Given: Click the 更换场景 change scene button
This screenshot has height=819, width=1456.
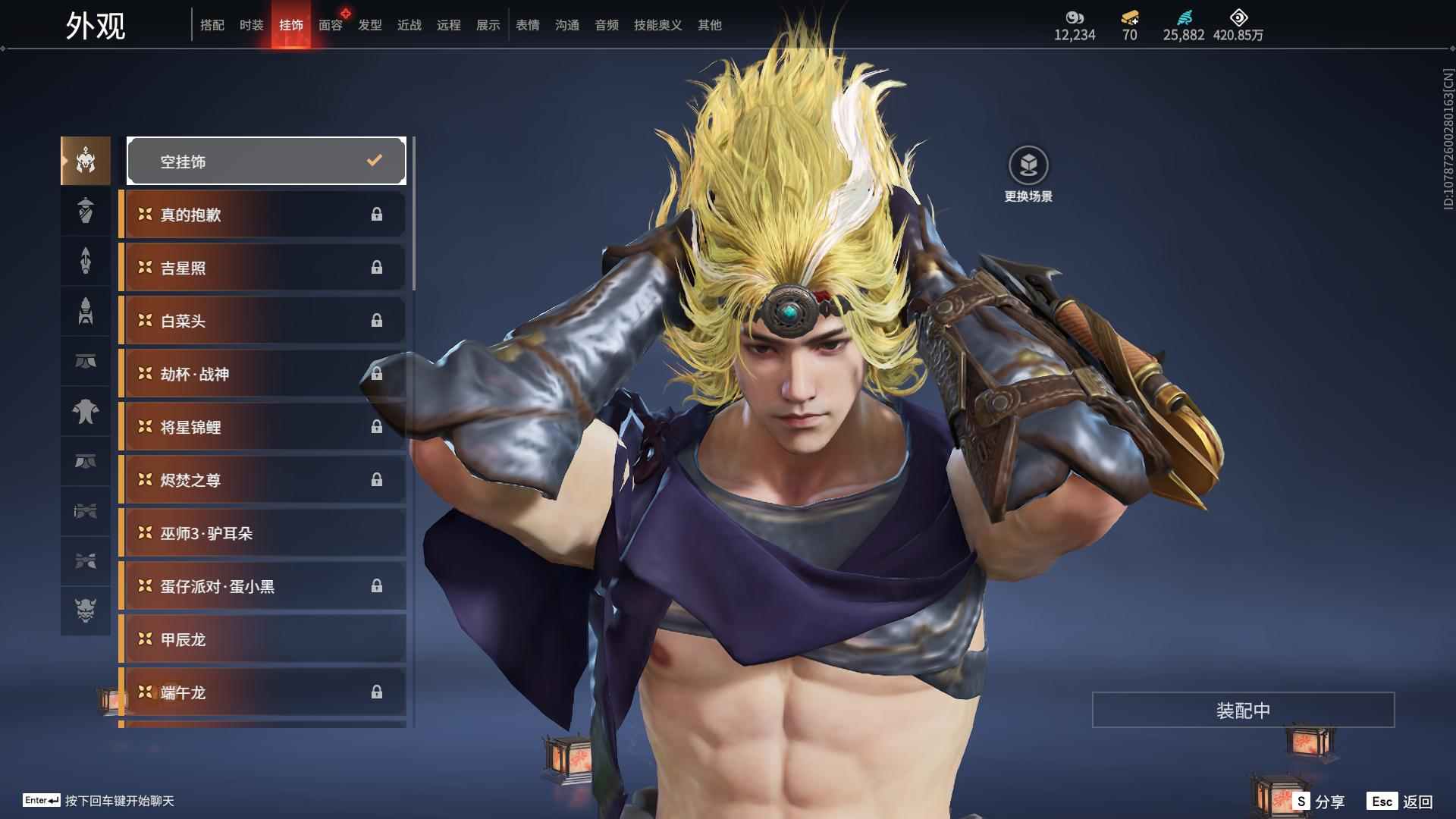Looking at the screenshot, I should (1028, 174).
